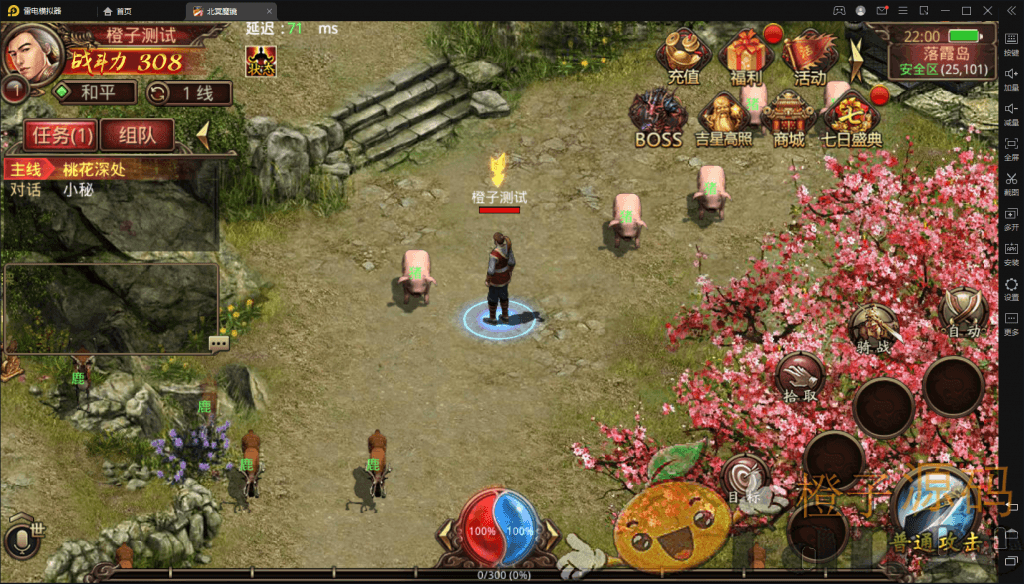Open the 福利 gift box rewards
This screenshot has height=584, width=1024.
746,56
